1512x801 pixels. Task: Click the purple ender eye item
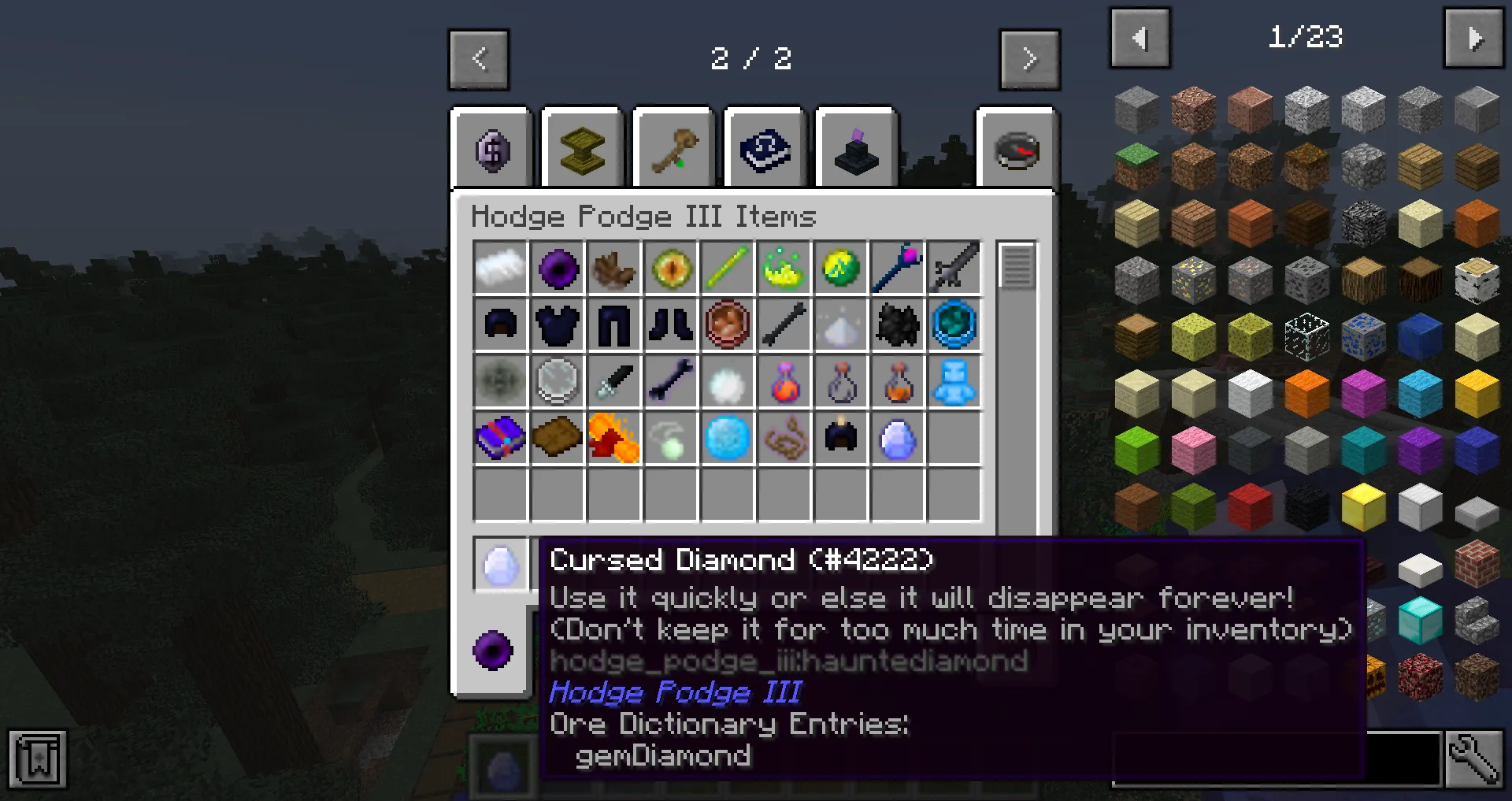[x=558, y=268]
